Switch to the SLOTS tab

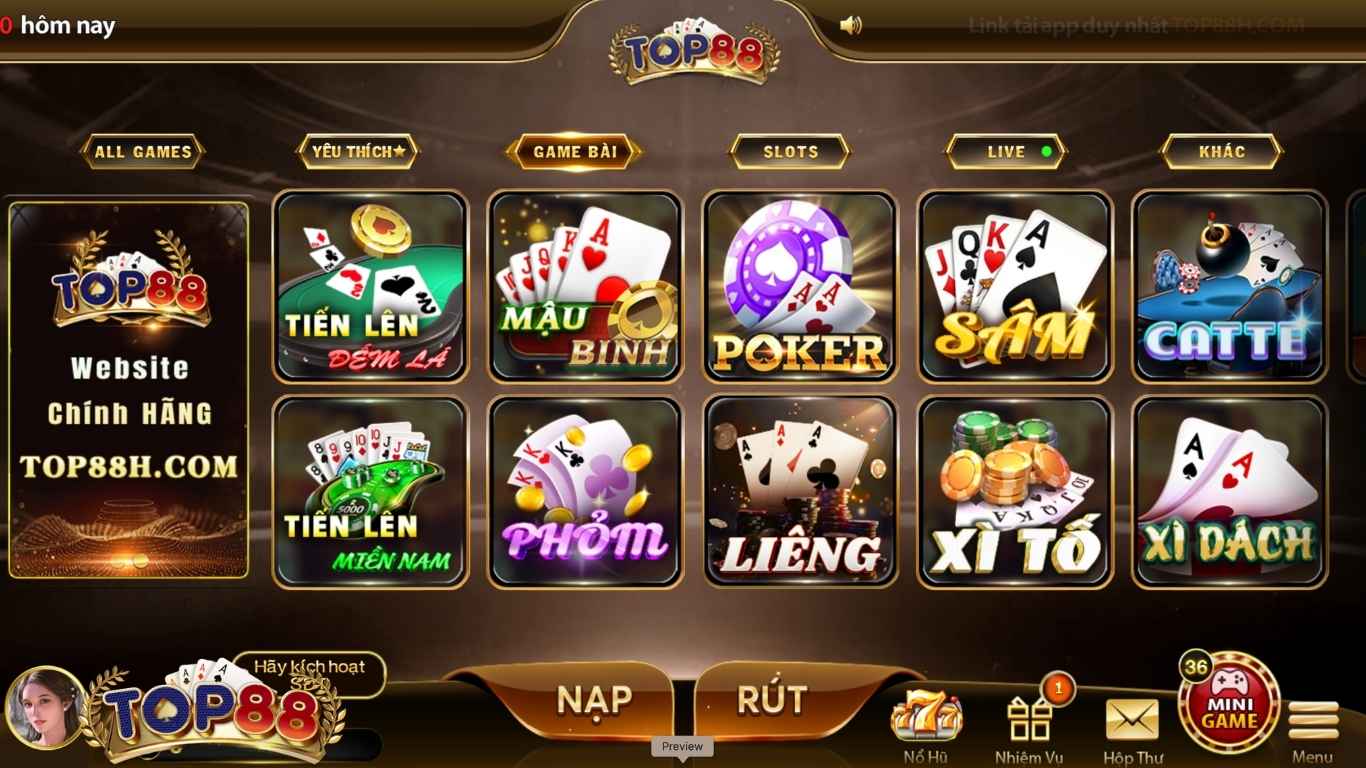click(x=789, y=152)
